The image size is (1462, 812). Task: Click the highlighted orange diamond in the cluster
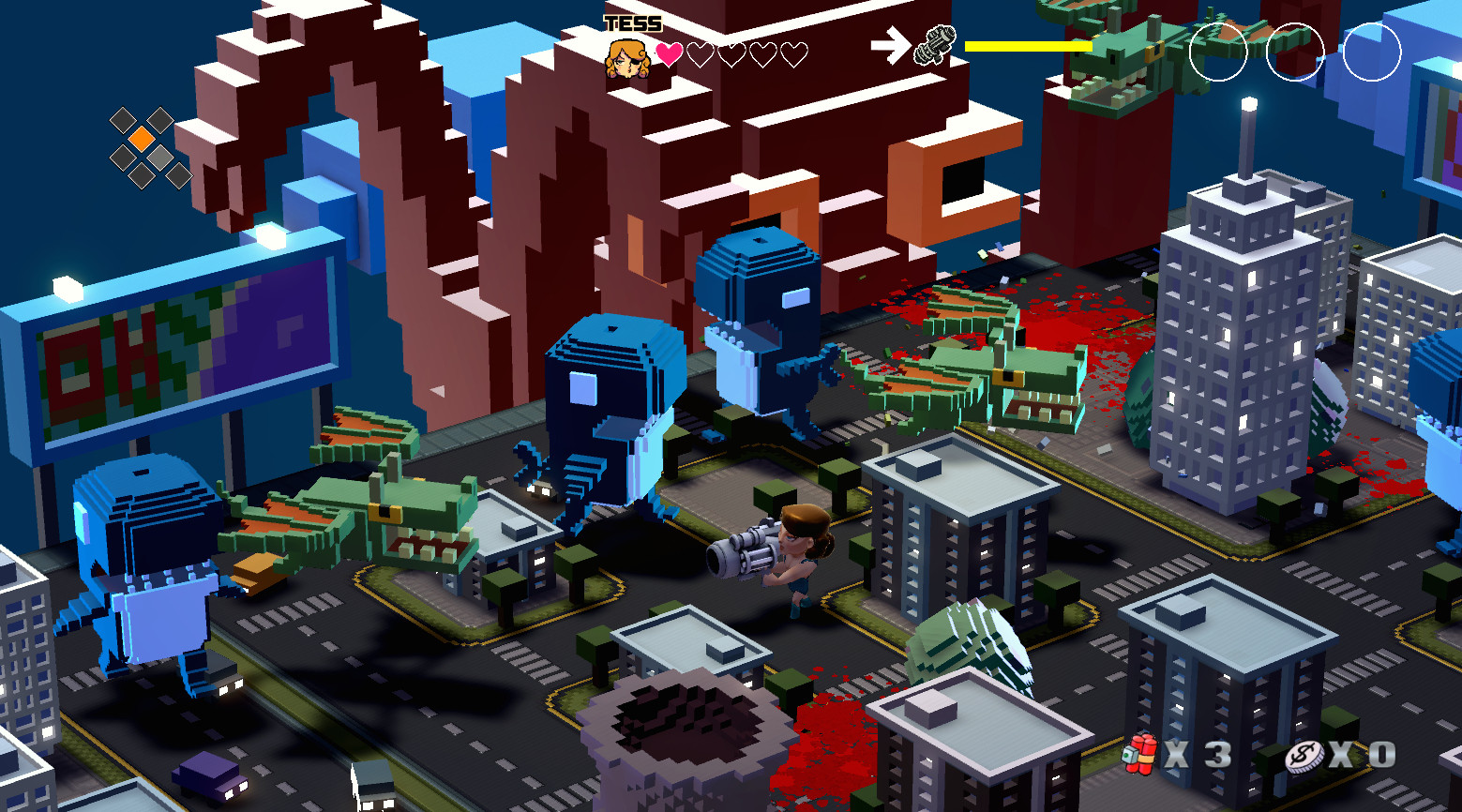tap(141, 139)
